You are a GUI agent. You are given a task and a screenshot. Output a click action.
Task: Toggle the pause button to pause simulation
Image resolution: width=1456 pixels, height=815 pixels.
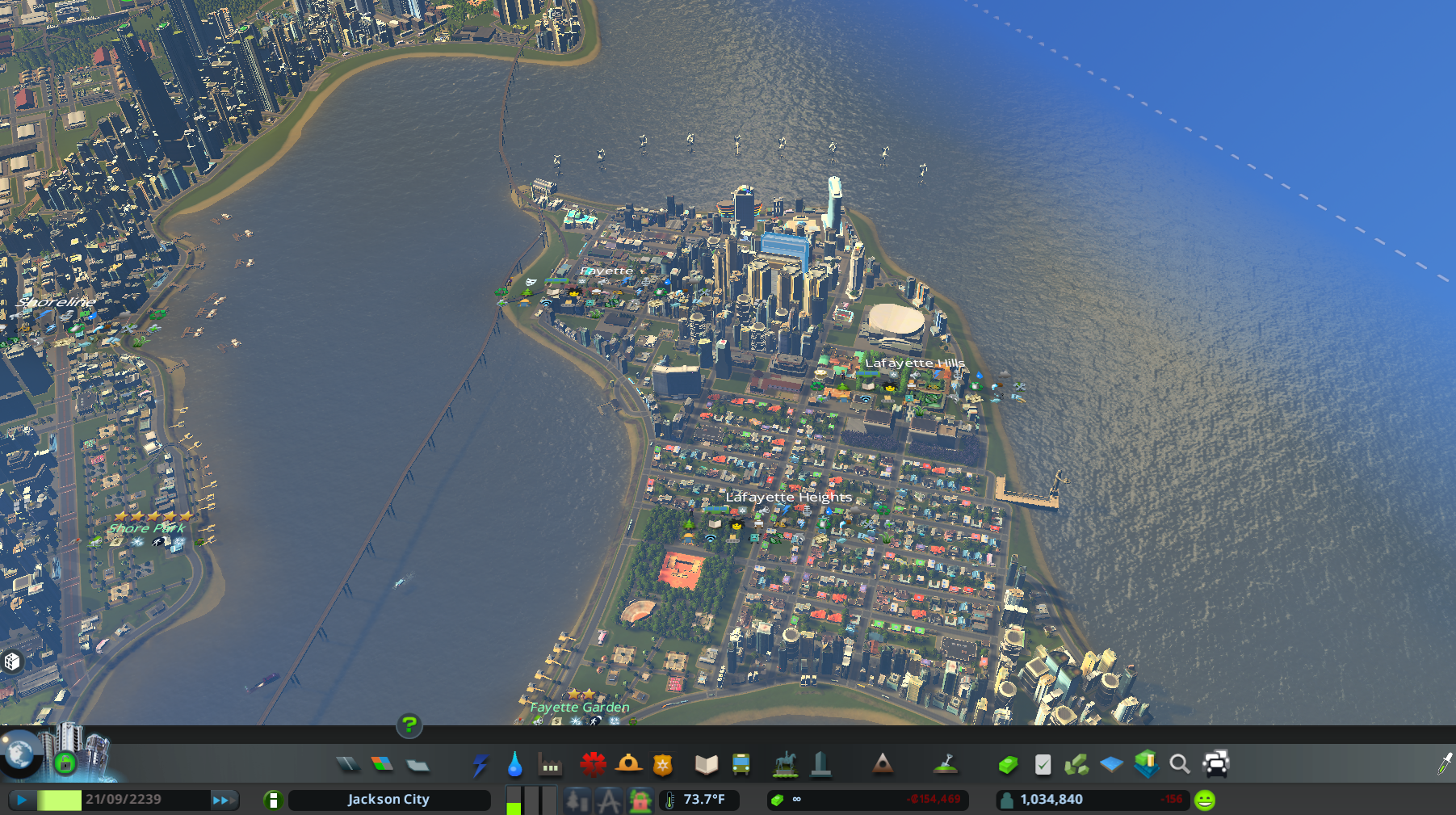(20, 800)
